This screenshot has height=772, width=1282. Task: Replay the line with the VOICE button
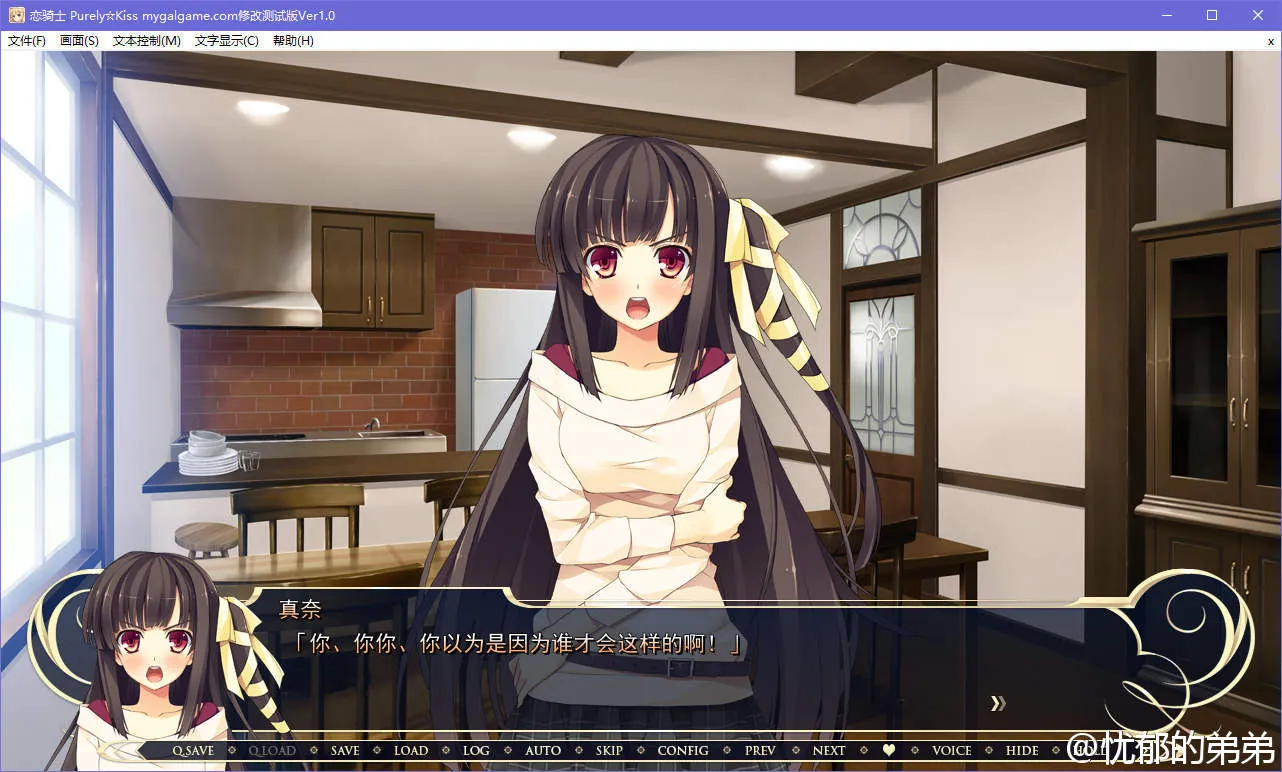952,750
